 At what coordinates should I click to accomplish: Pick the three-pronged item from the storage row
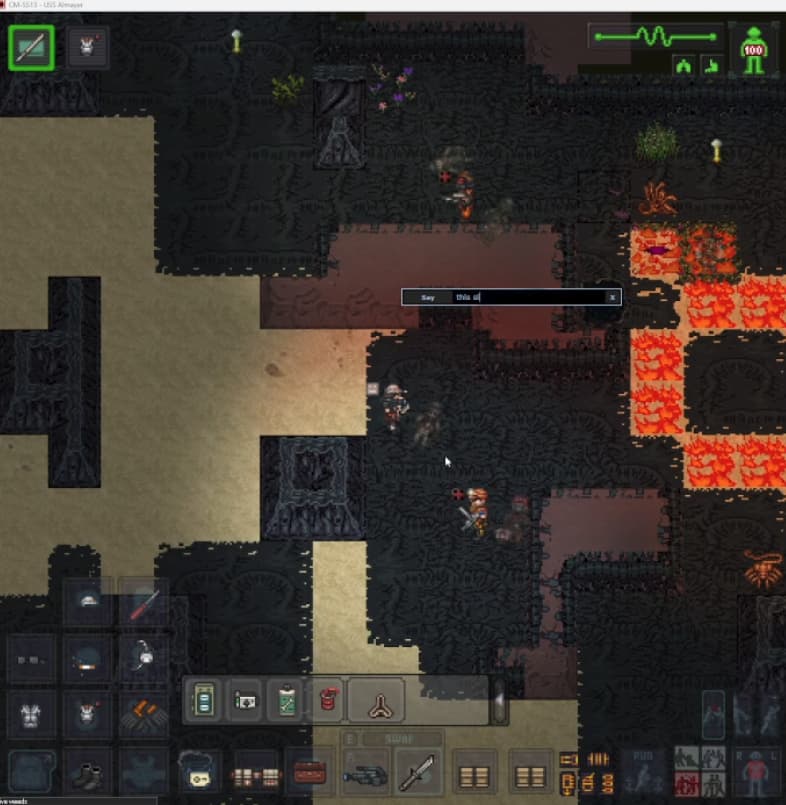pos(377,699)
